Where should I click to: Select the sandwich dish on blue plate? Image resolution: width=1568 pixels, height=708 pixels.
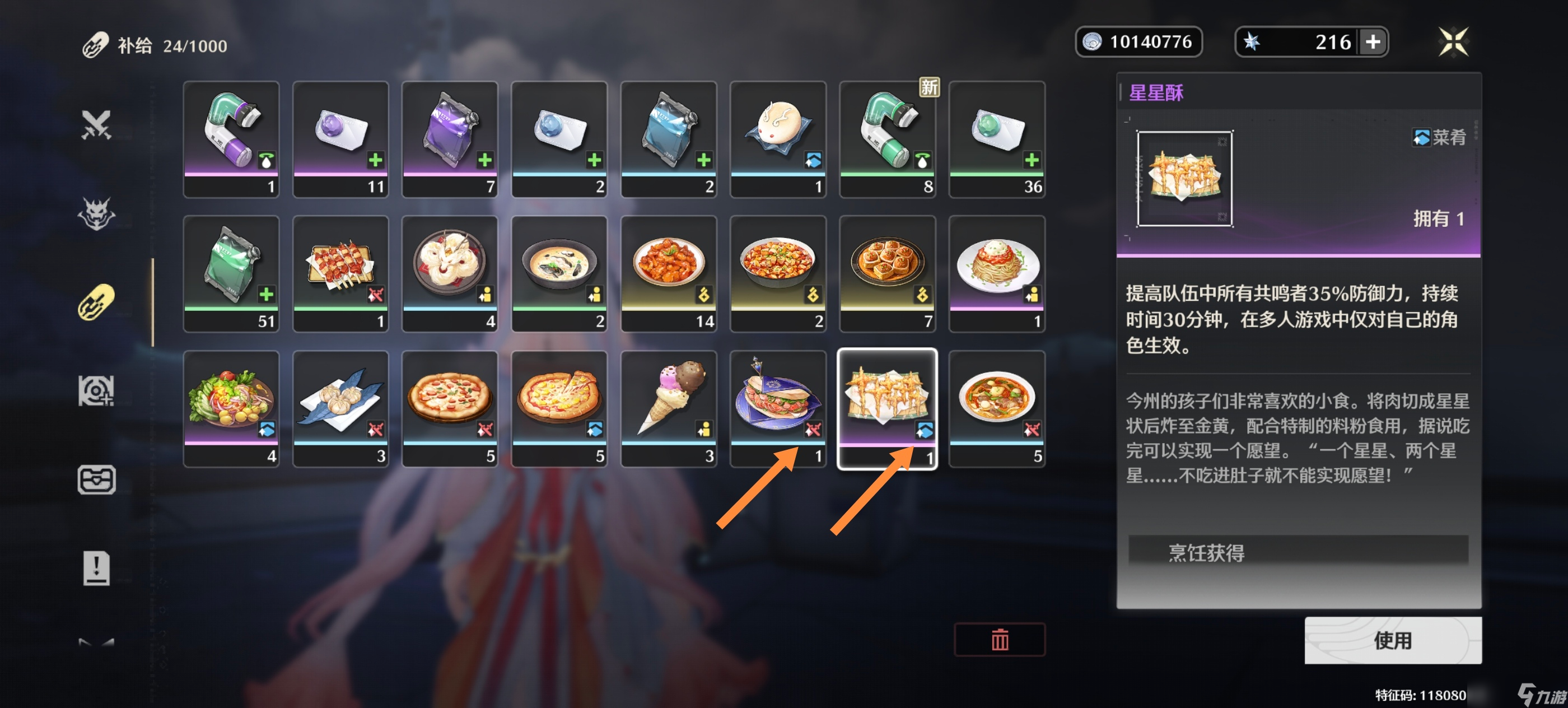click(778, 408)
